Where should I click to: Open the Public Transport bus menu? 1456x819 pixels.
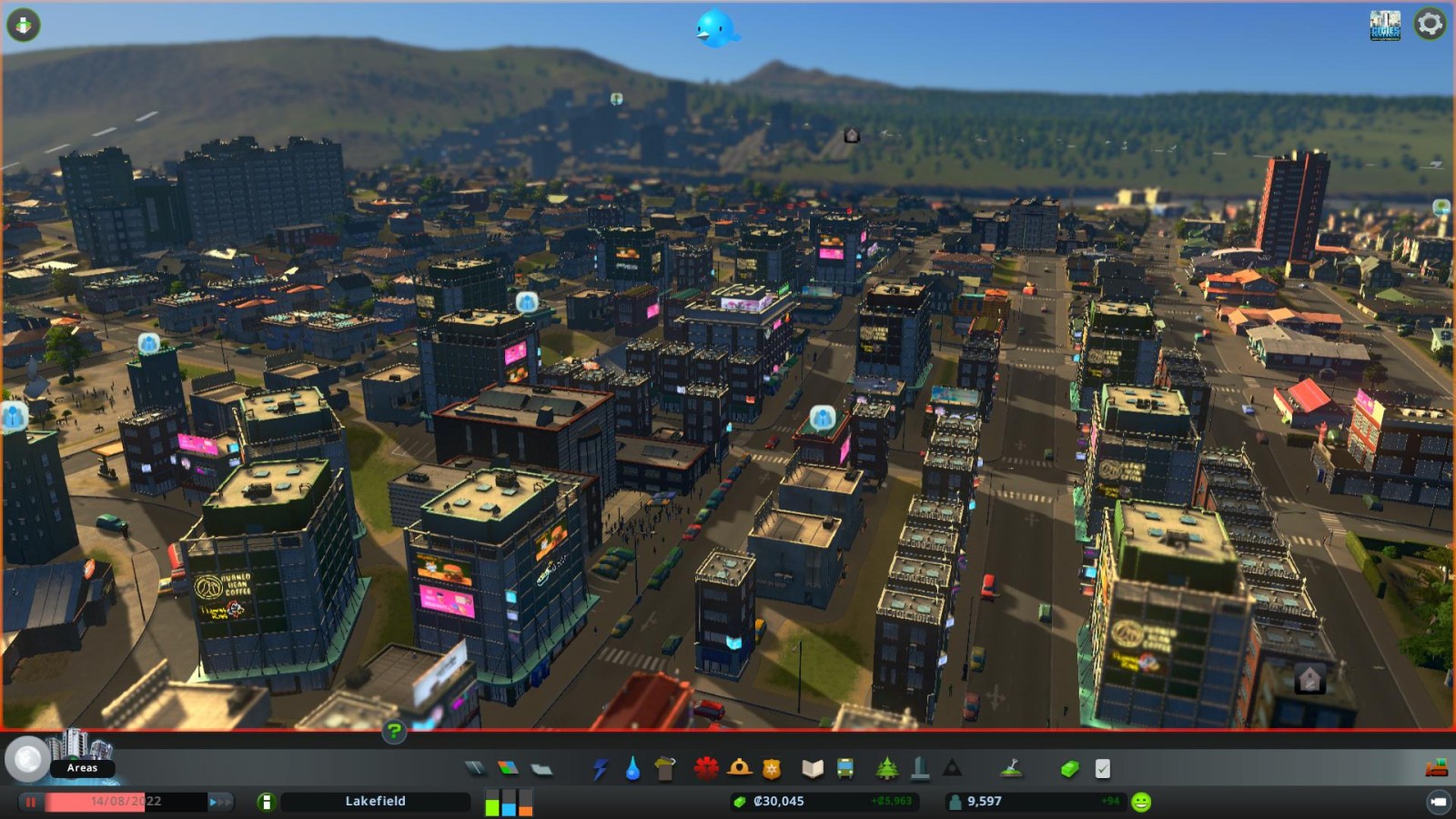[845, 769]
